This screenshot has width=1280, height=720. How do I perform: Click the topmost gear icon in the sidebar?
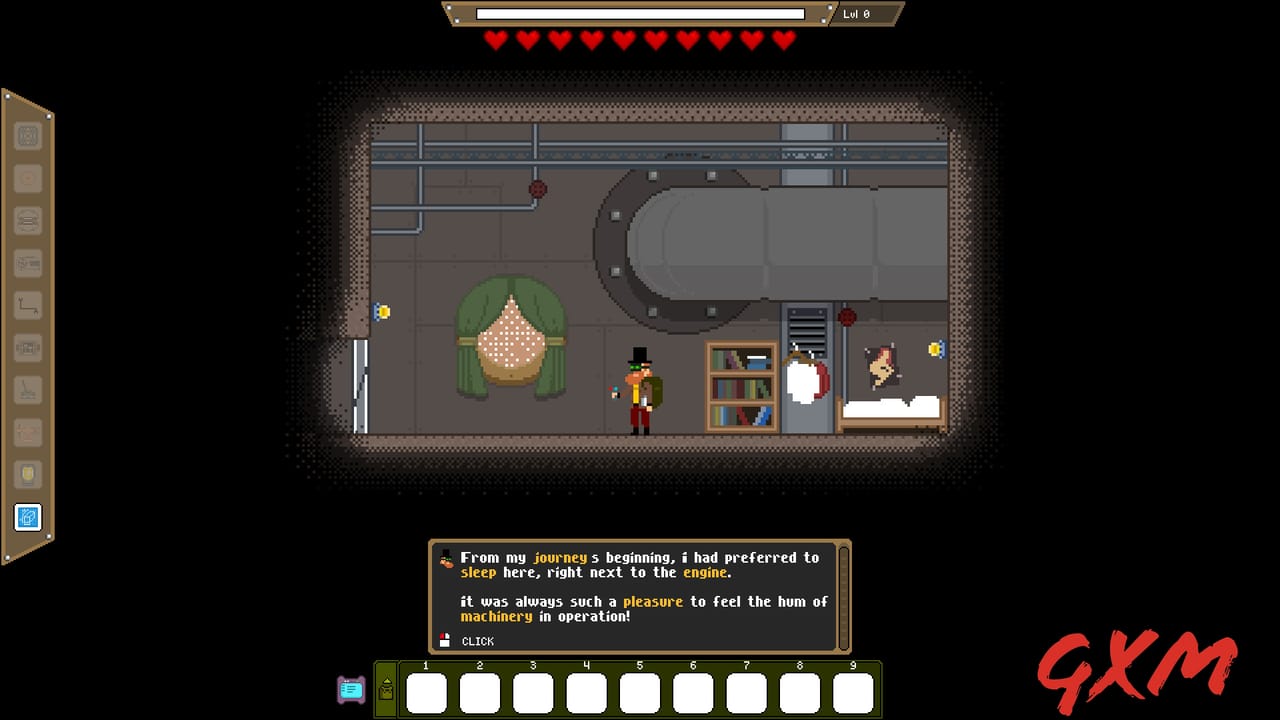[27, 136]
